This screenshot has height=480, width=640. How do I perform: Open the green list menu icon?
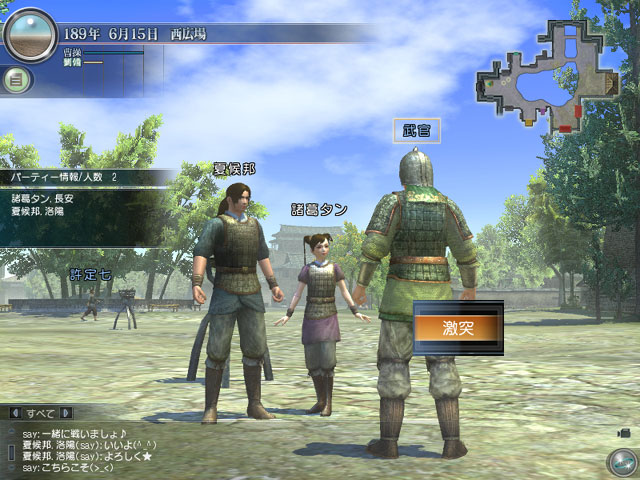pos(17,80)
